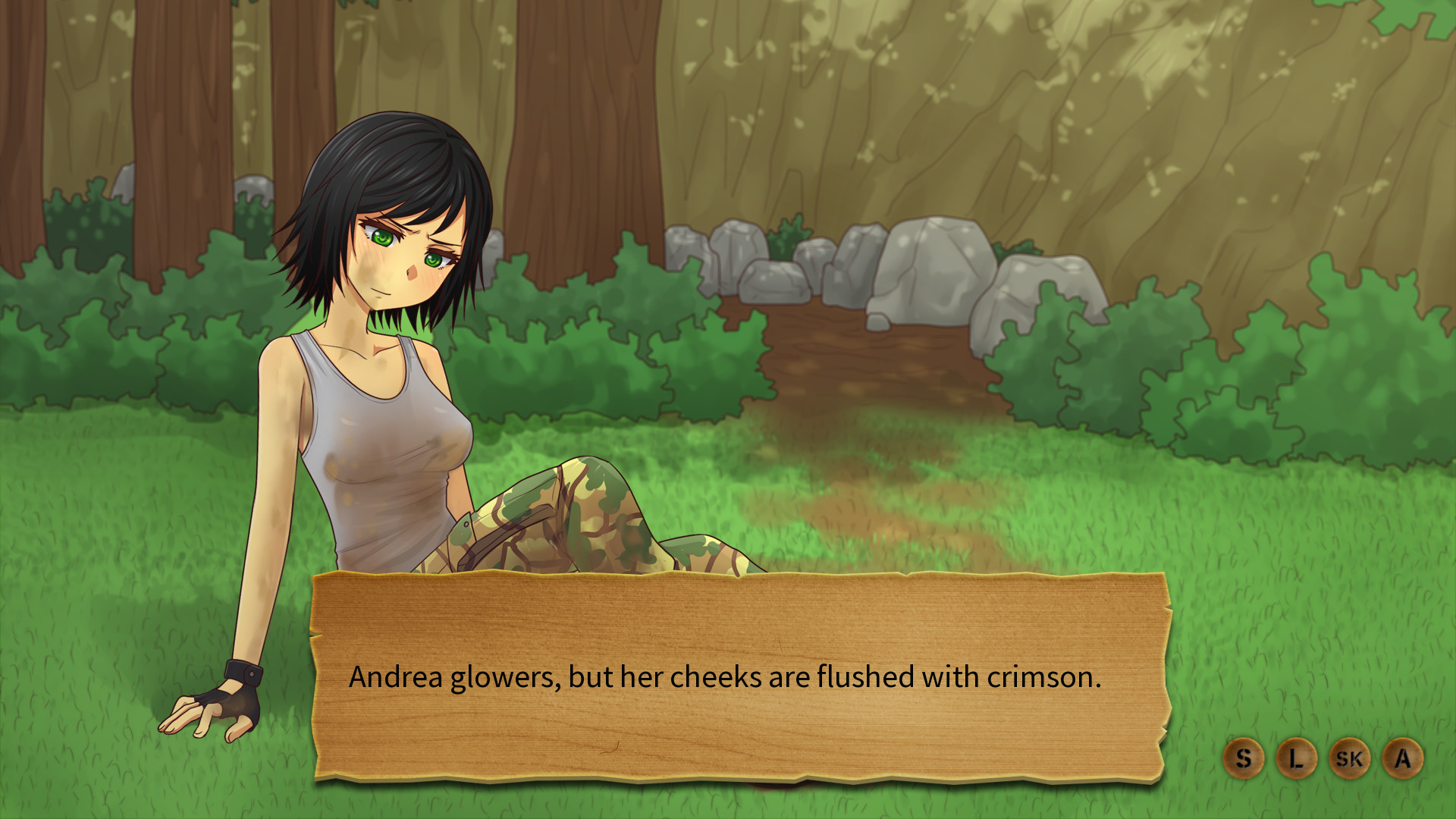Toggle the A auto-advance button
This screenshot has width=1456, height=819.
[x=1403, y=758]
